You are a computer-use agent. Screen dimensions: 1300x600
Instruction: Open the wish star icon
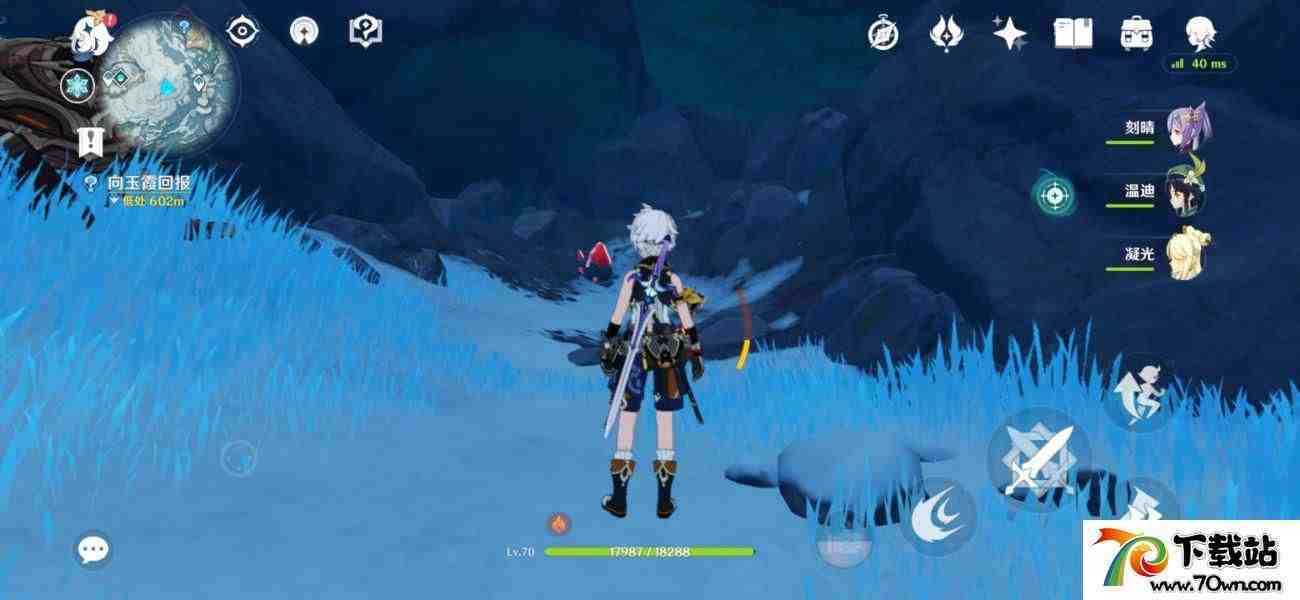coord(1009,33)
